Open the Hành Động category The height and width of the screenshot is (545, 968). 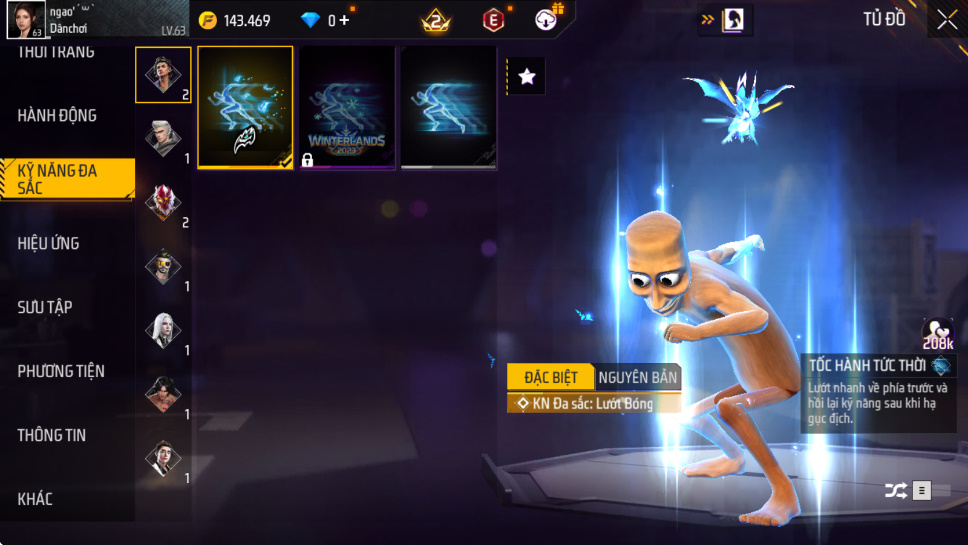pyautogui.click(x=58, y=116)
